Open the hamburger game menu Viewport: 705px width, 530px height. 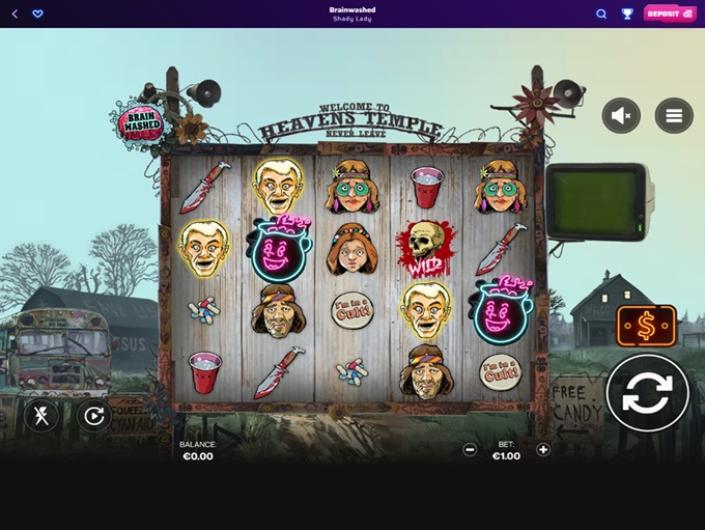coord(674,116)
